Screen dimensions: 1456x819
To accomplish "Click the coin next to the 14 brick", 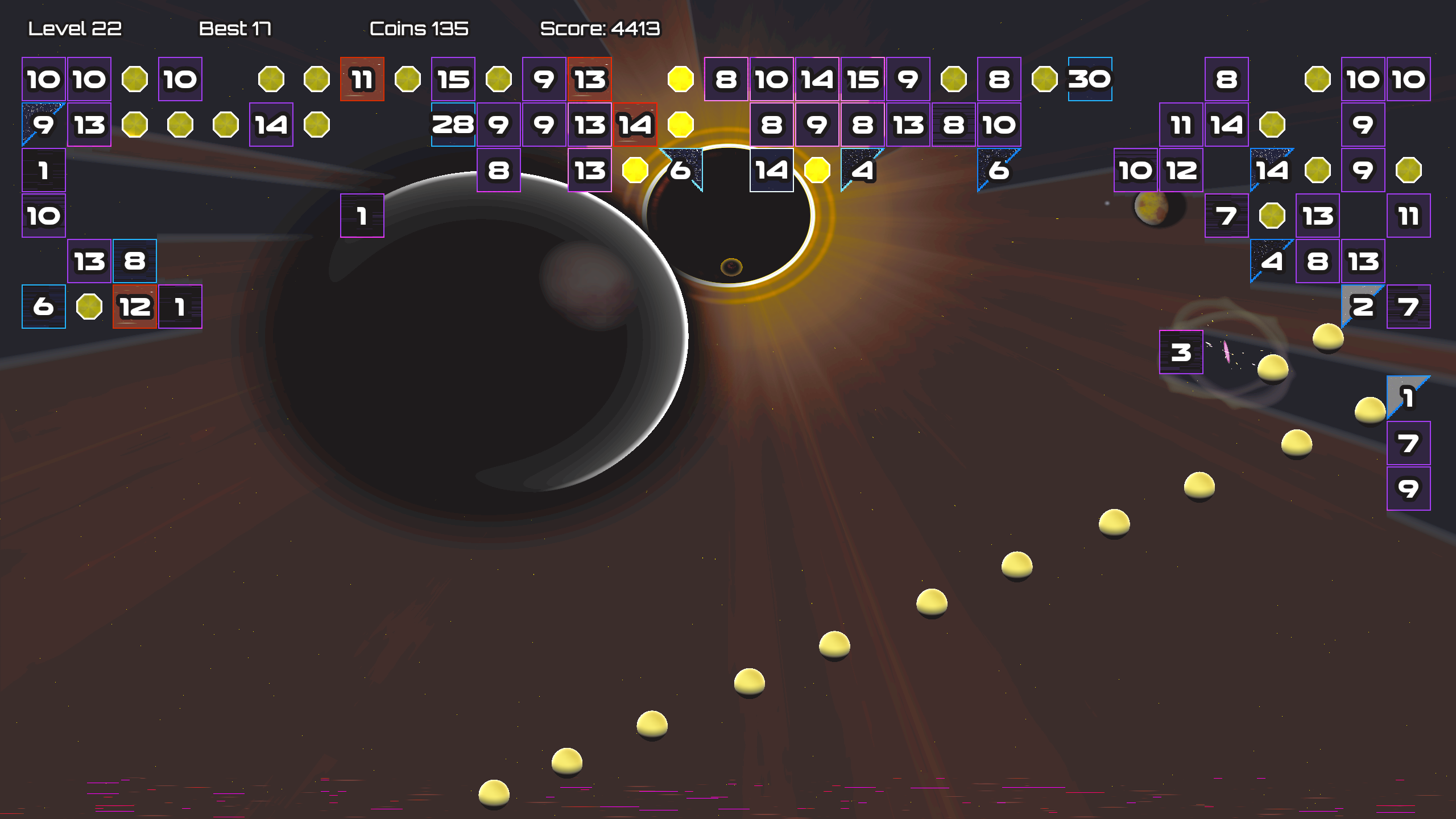I will [818, 169].
